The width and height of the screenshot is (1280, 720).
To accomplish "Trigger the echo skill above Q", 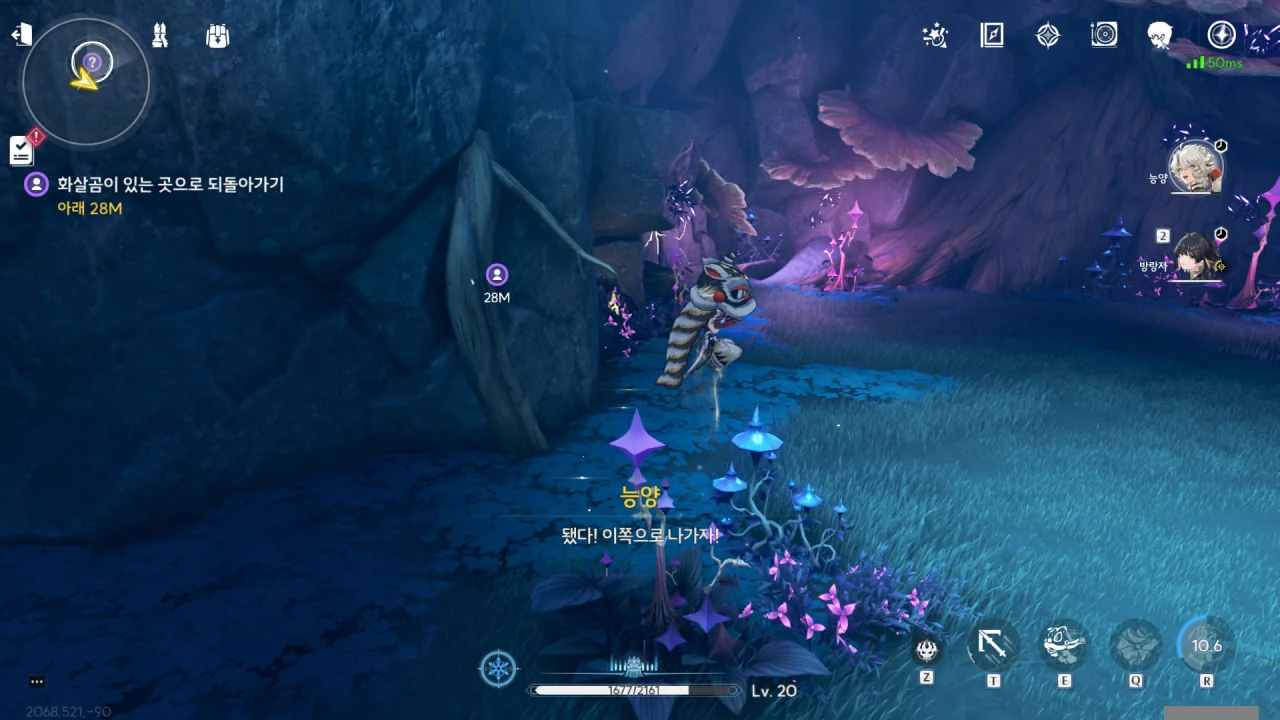I will (x=1136, y=646).
